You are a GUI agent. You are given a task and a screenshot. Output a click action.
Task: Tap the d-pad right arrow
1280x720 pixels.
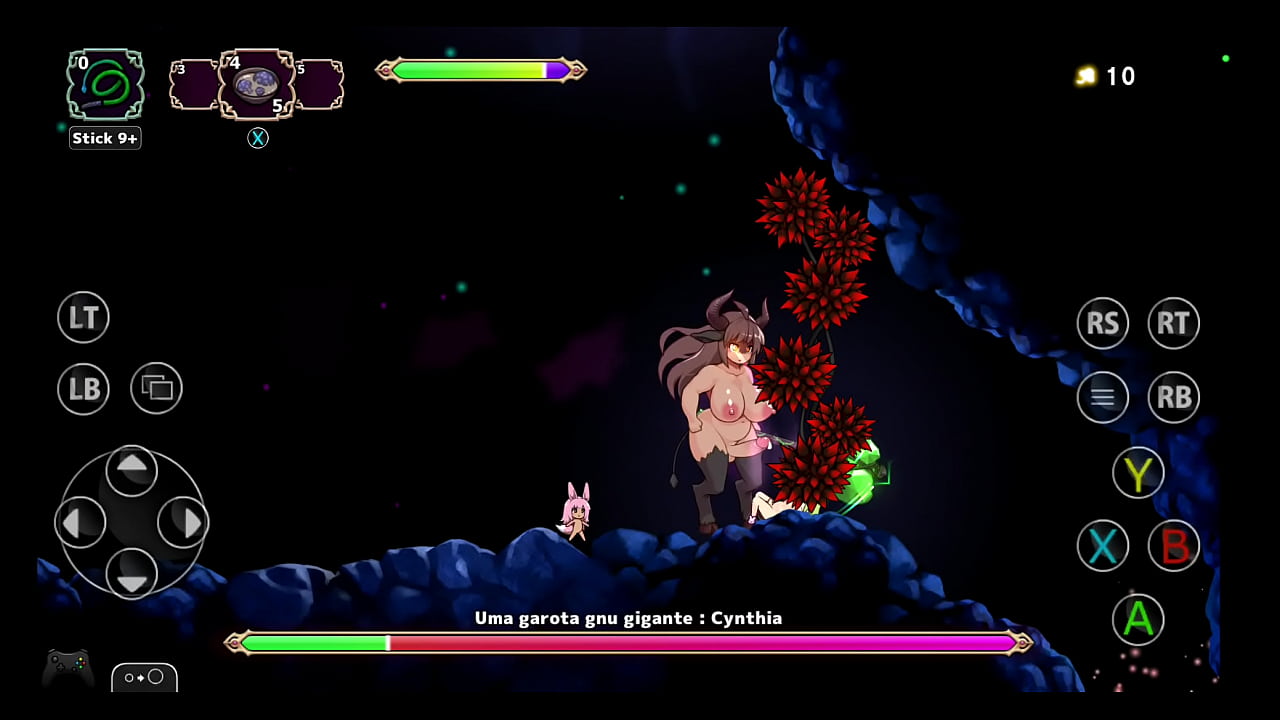pos(183,521)
